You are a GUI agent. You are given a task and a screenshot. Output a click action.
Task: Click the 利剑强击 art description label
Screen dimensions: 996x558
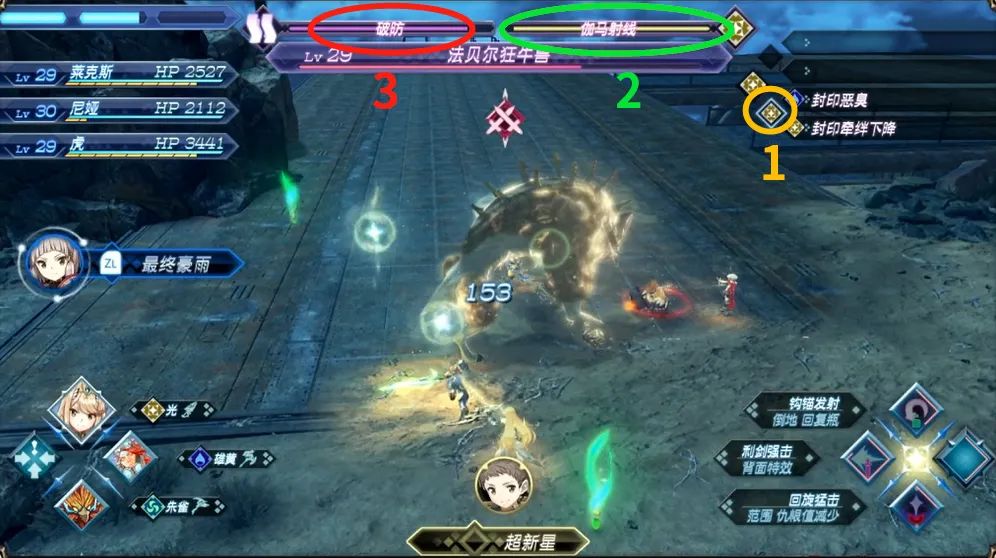click(765, 460)
